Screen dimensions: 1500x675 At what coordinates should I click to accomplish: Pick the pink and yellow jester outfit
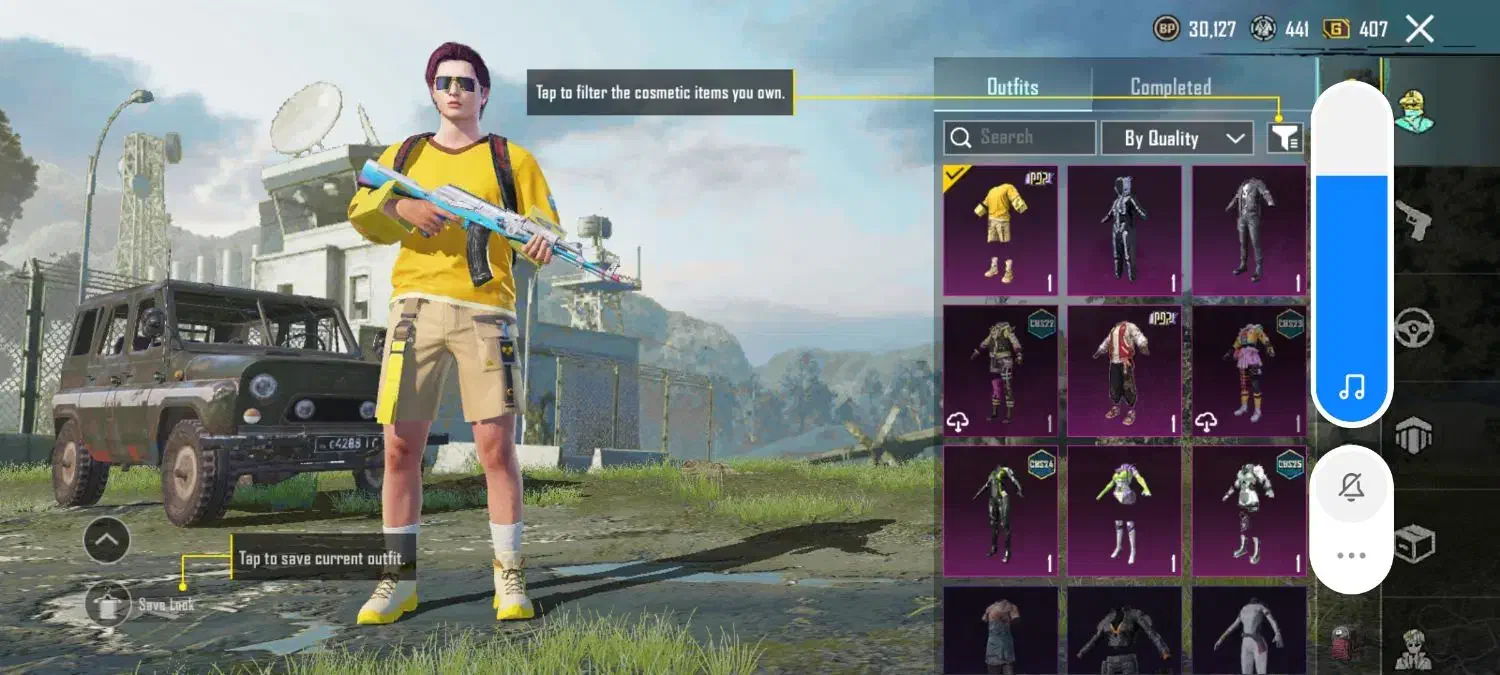point(1249,371)
